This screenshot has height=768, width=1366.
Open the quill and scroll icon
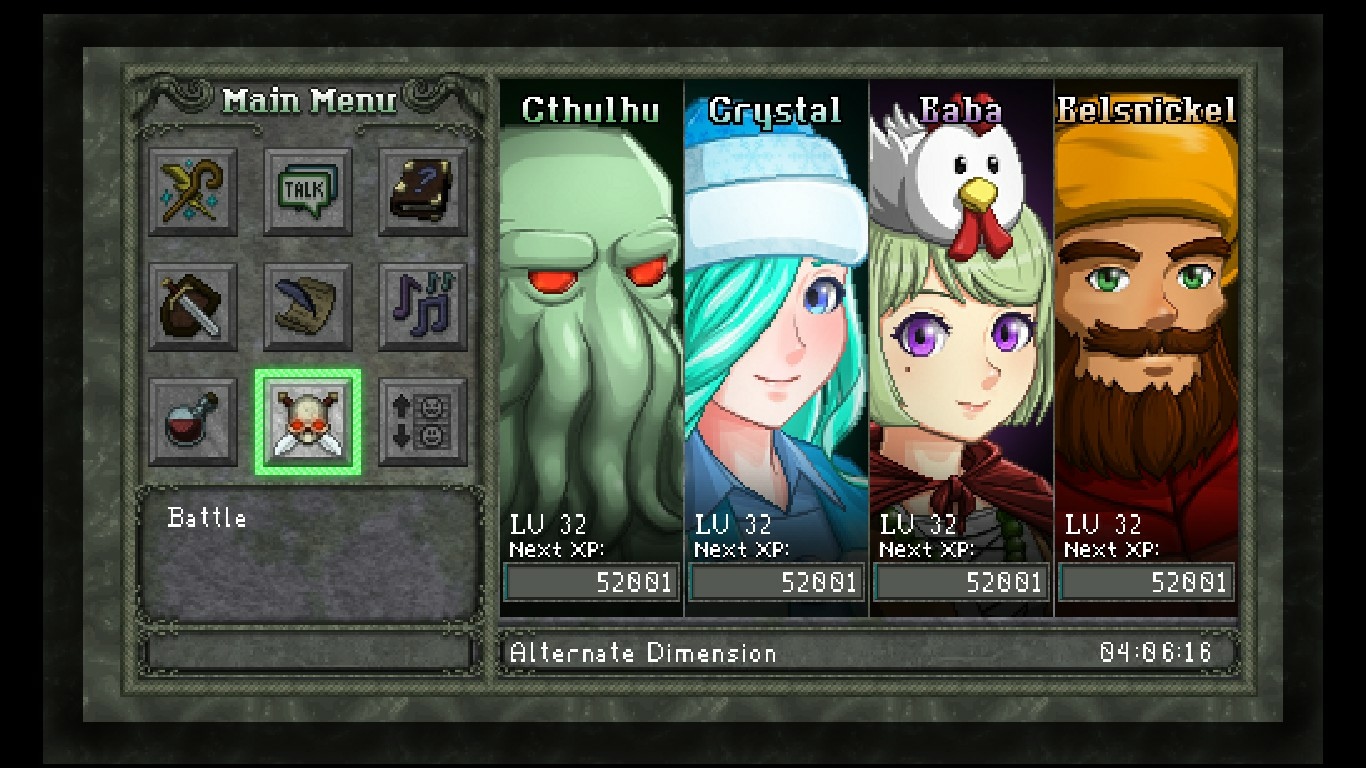(x=308, y=306)
